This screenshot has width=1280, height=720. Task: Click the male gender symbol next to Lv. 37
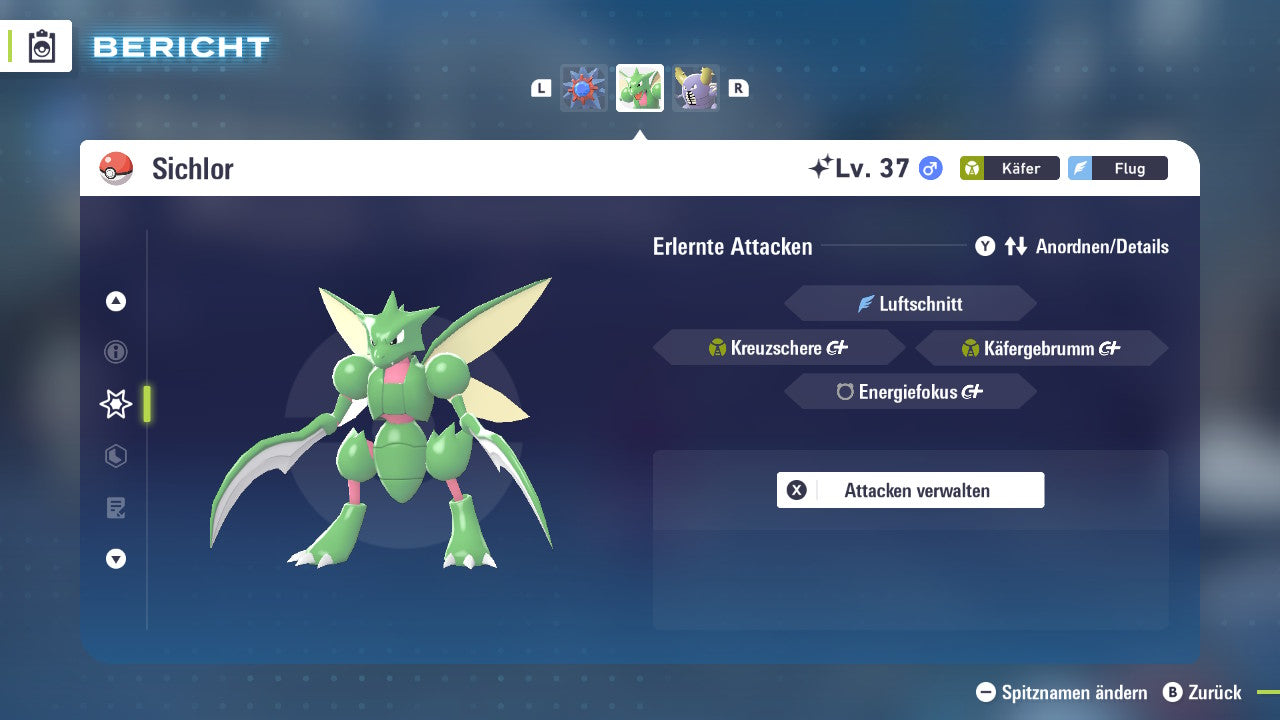930,168
